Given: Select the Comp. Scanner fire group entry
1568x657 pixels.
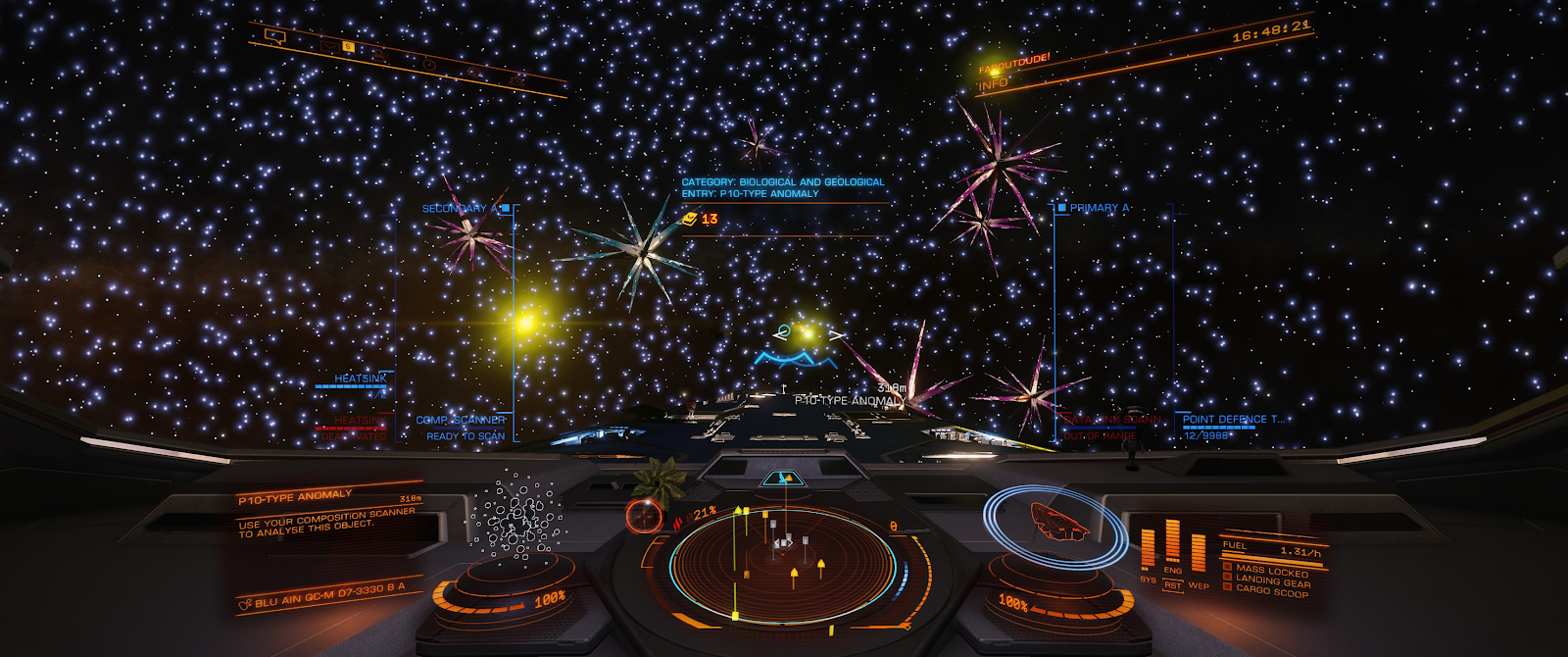Looking at the screenshot, I should pos(461,421).
